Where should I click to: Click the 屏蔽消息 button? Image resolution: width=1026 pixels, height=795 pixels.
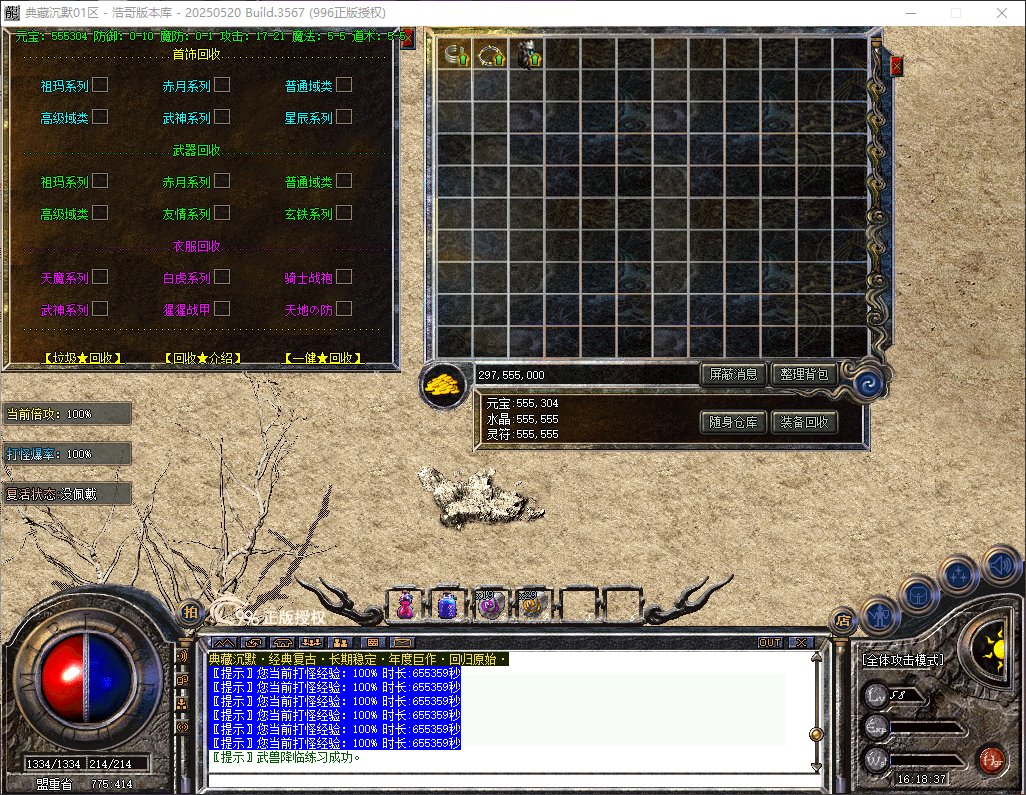coord(733,374)
